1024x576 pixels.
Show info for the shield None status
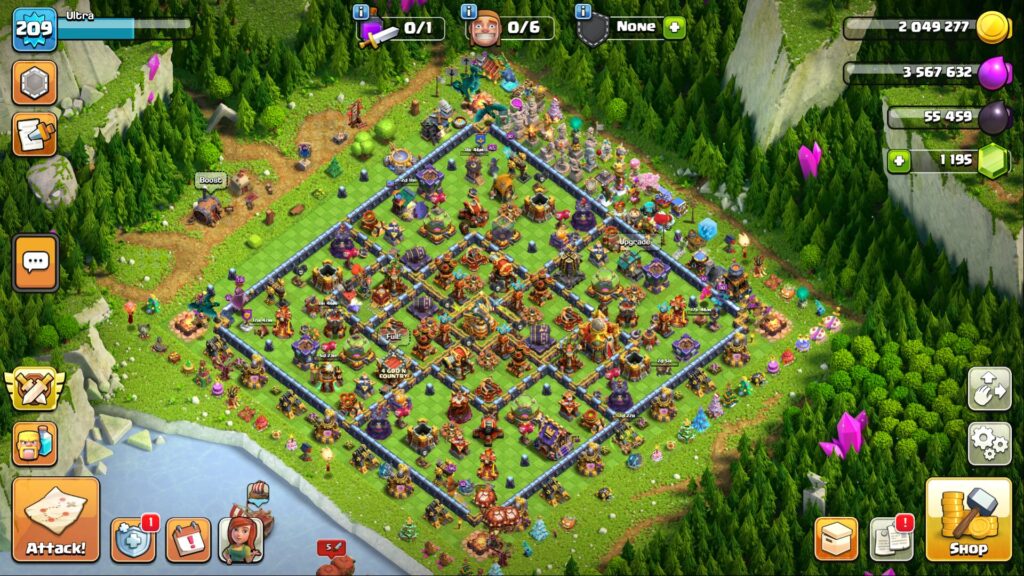pyautogui.click(x=584, y=12)
